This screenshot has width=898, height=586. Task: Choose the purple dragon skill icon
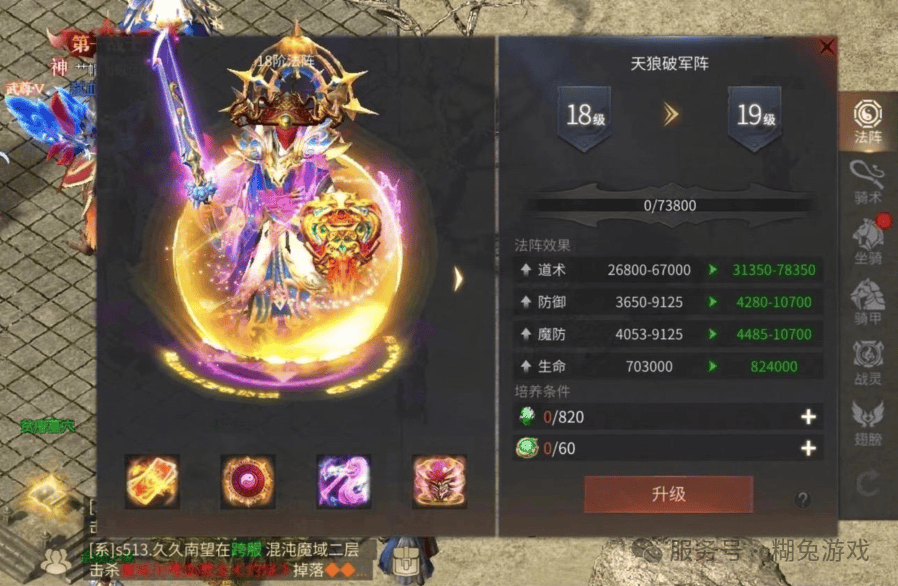[x=344, y=481]
